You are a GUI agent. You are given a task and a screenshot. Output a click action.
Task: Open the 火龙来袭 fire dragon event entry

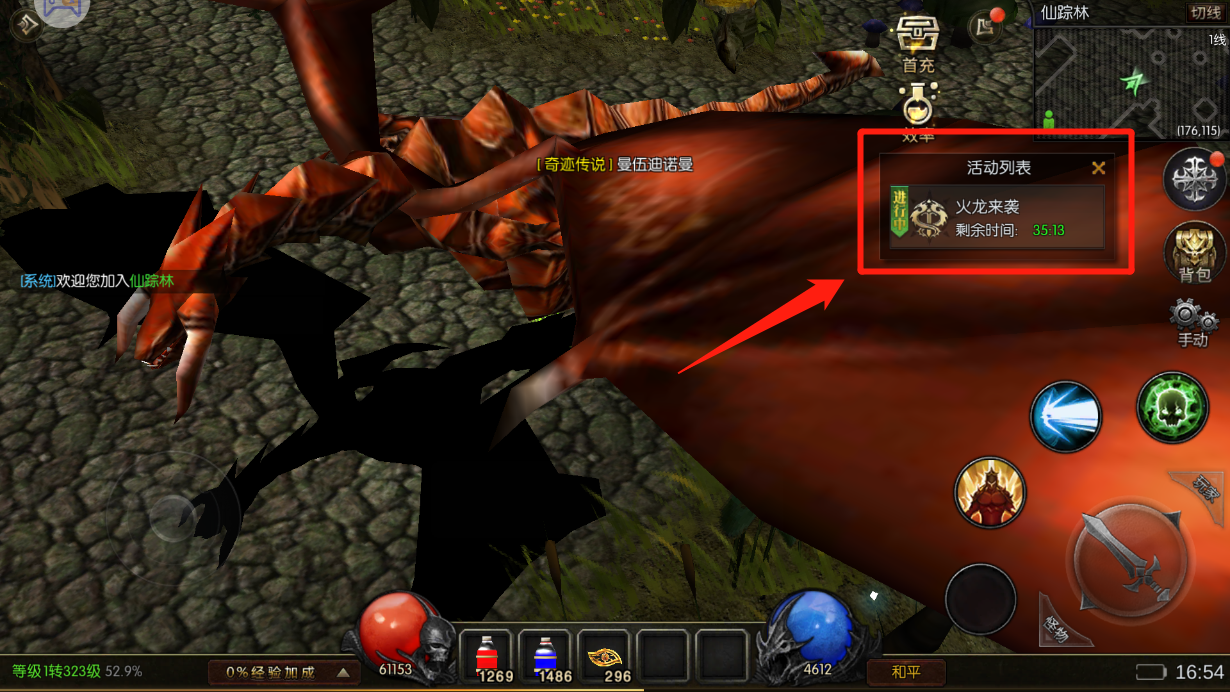(x=996, y=218)
